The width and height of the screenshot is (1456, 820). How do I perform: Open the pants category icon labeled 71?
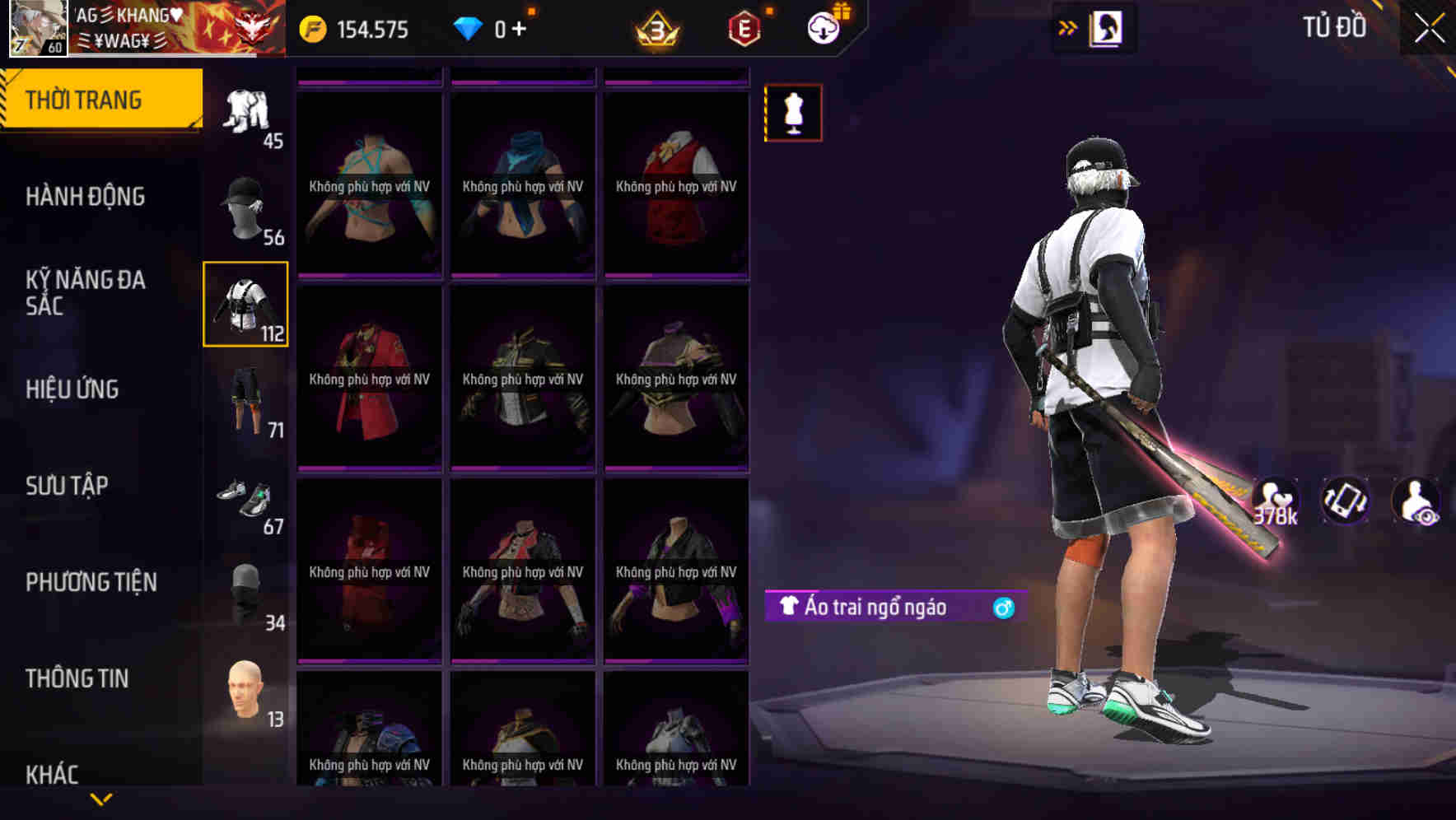245,403
